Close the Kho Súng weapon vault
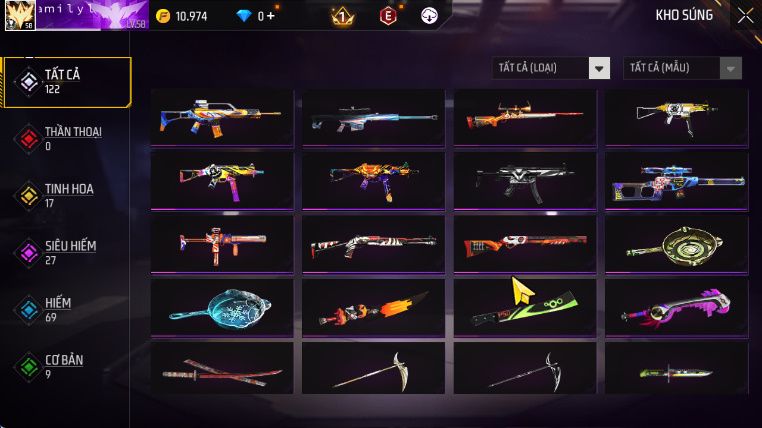 click(x=745, y=15)
